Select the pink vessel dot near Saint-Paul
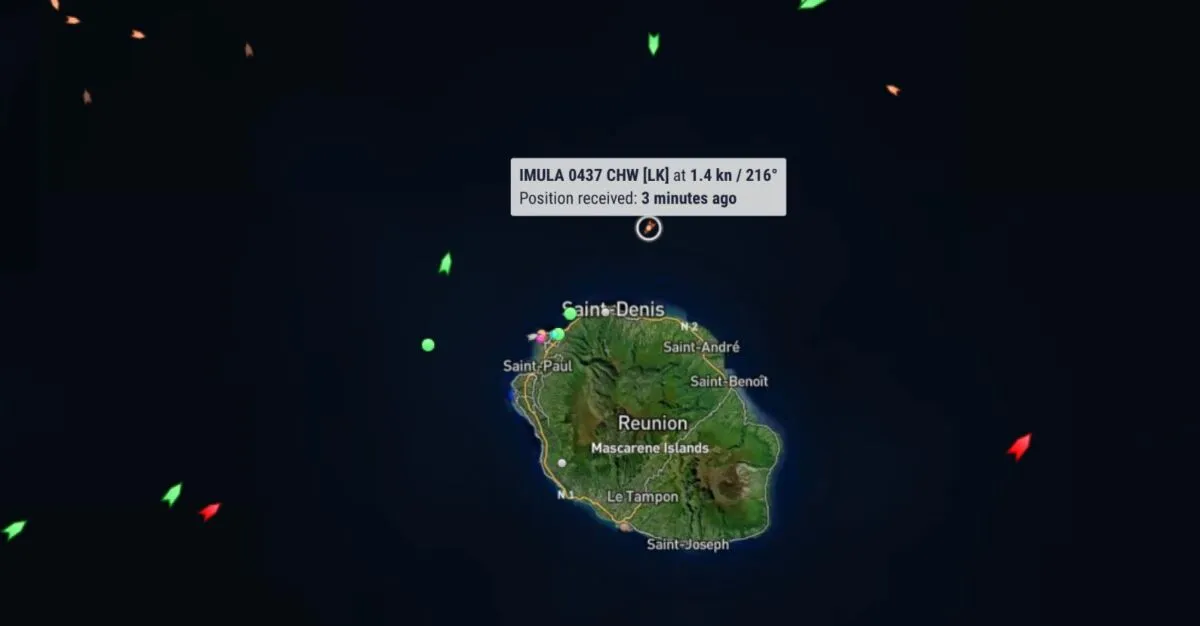The width and height of the screenshot is (1200, 626). pos(541,338)
